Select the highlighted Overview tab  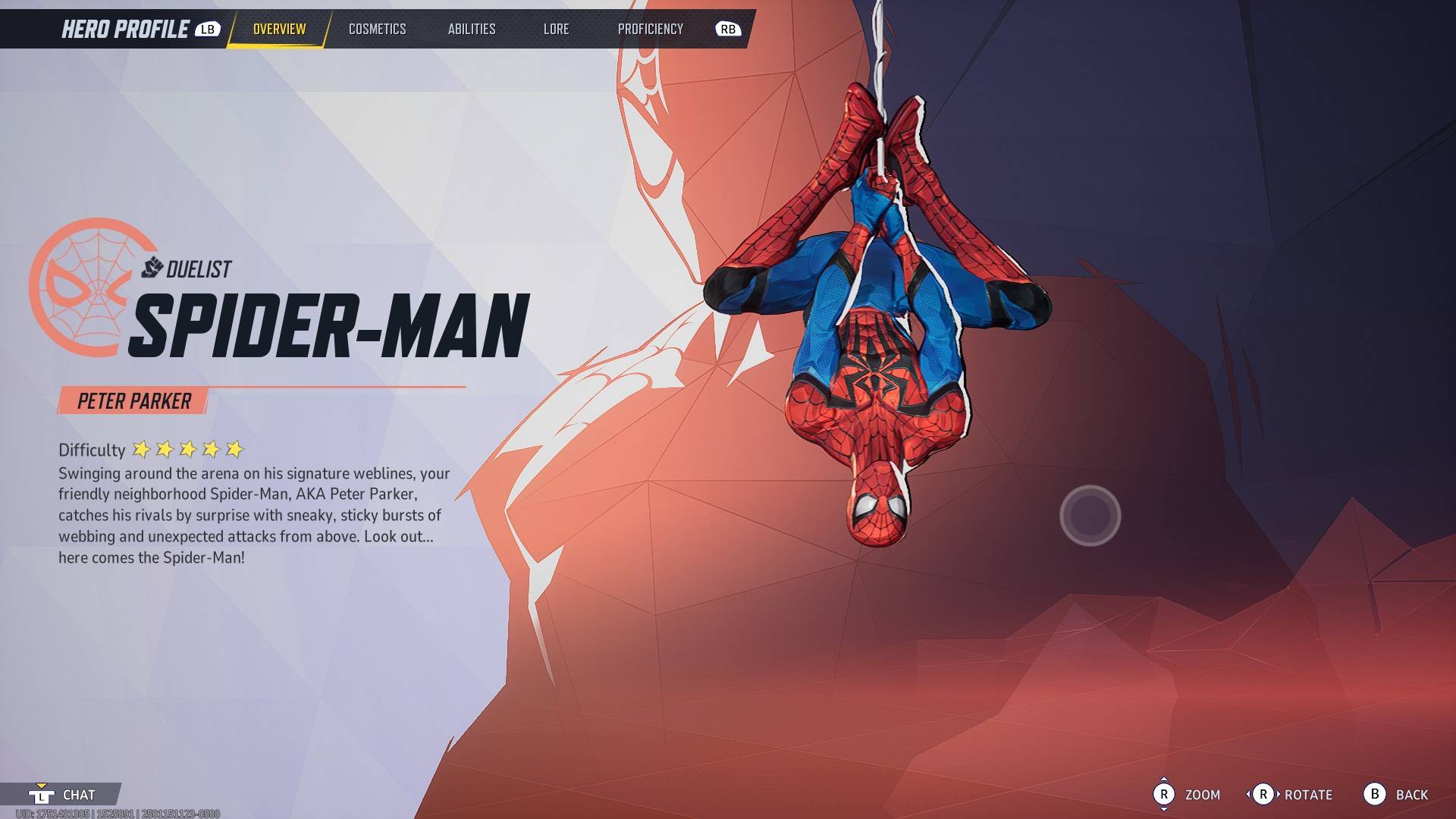278,29
